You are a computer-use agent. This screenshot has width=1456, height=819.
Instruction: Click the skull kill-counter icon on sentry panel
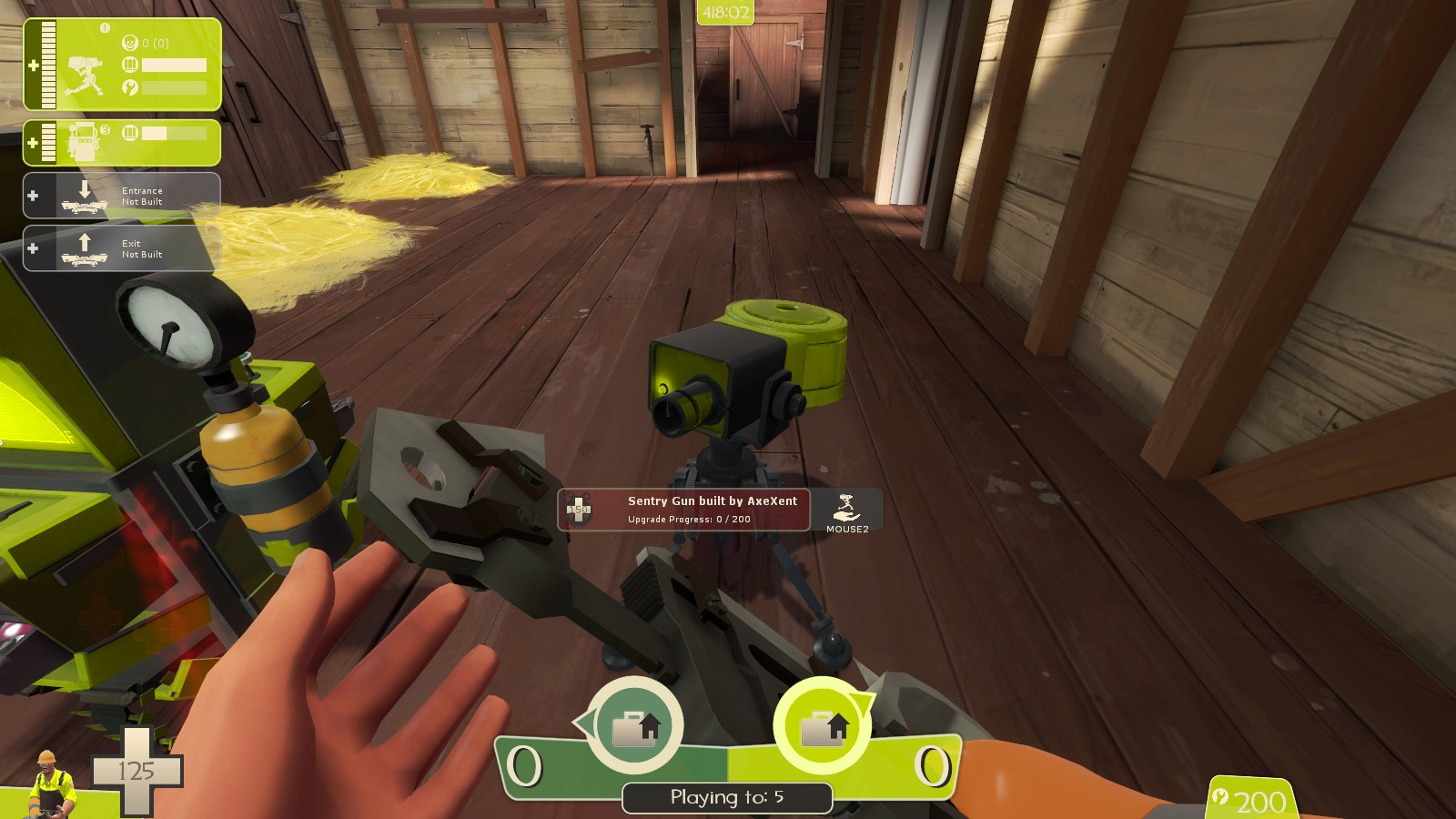coord(130,43)
